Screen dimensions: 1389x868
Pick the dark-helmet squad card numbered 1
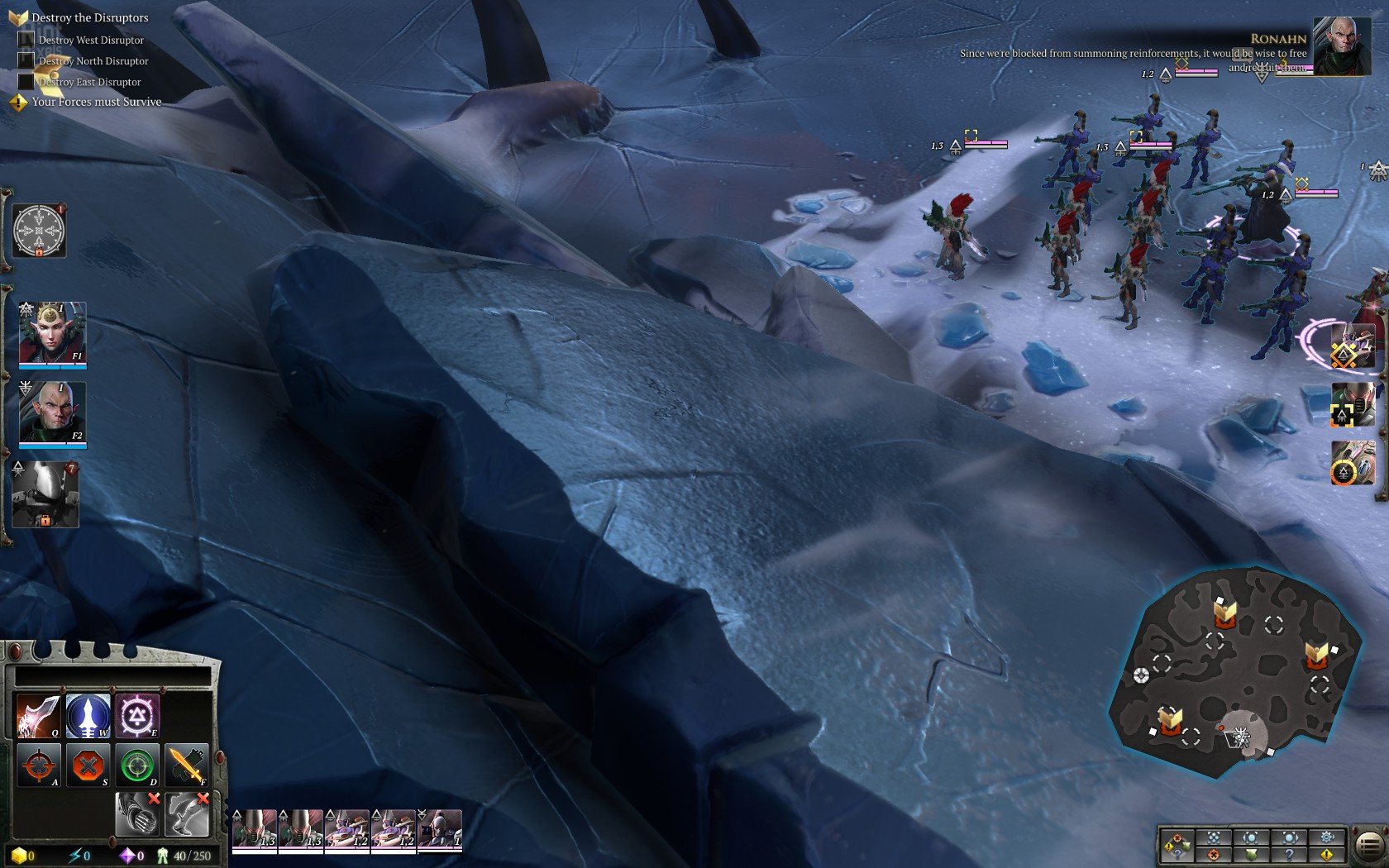click(x=440, y=829)
